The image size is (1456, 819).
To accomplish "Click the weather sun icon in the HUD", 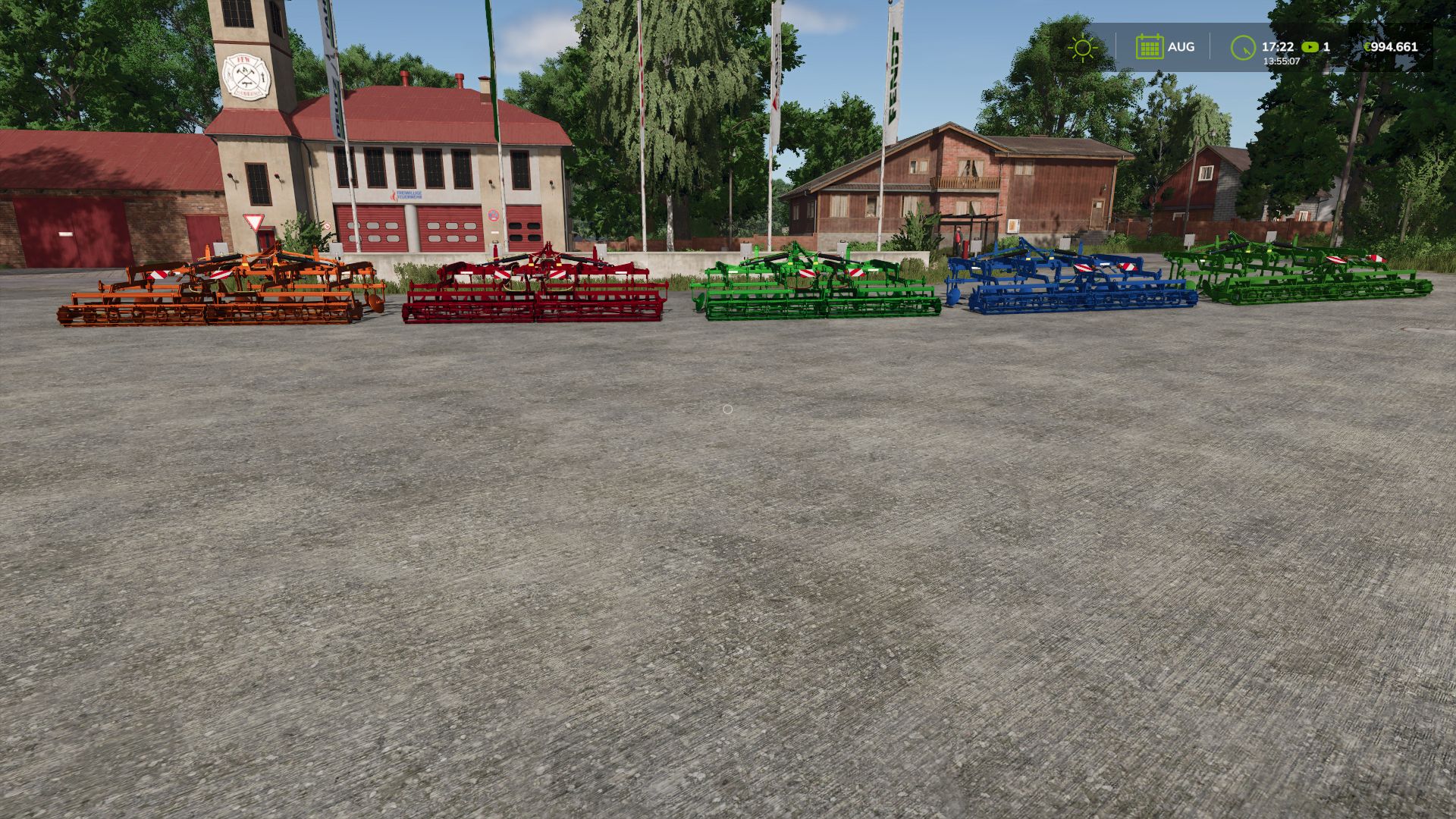I will (1082, 47).
